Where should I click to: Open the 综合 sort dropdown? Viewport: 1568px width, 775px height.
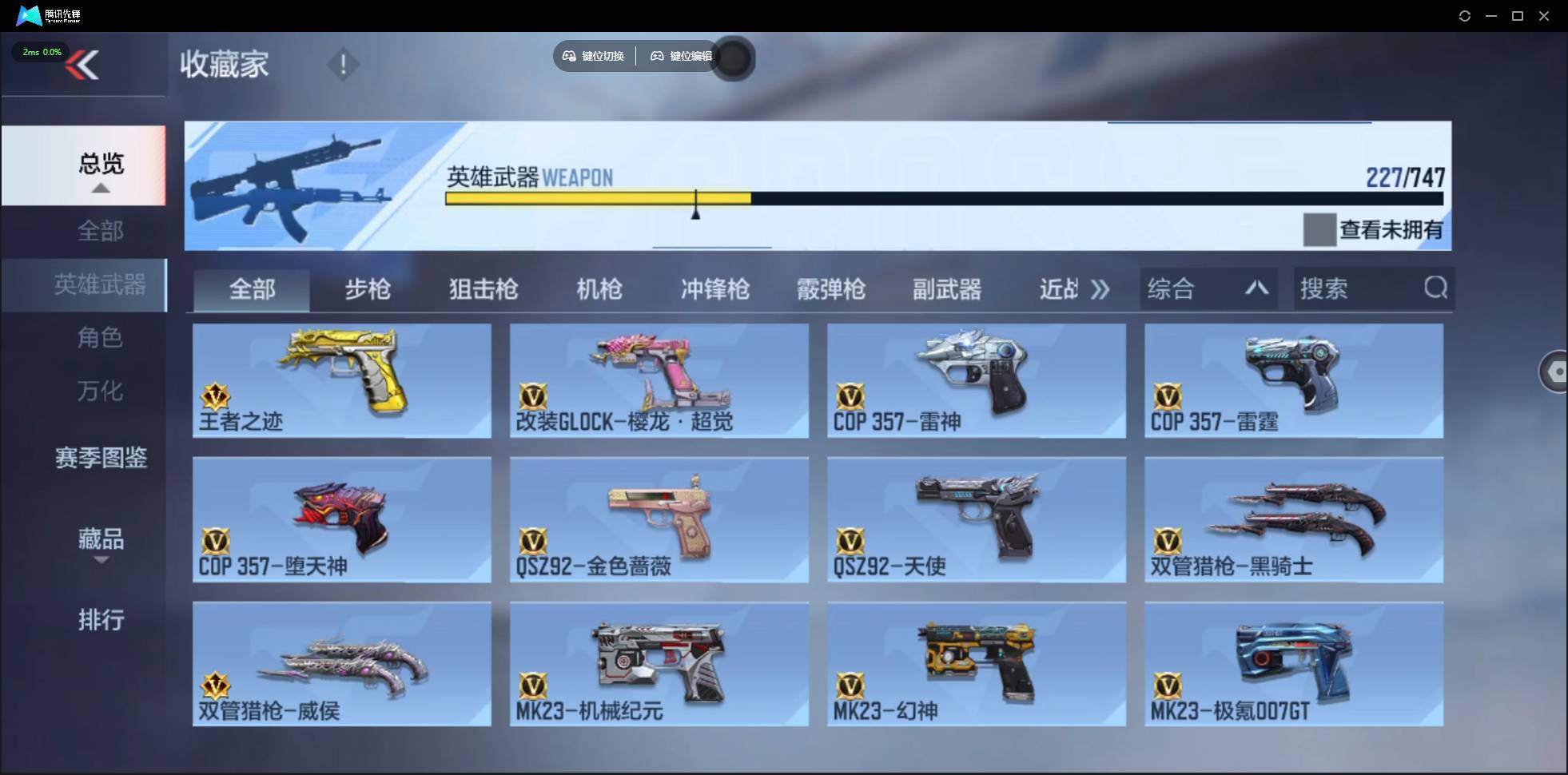(x=1208, y=288)
